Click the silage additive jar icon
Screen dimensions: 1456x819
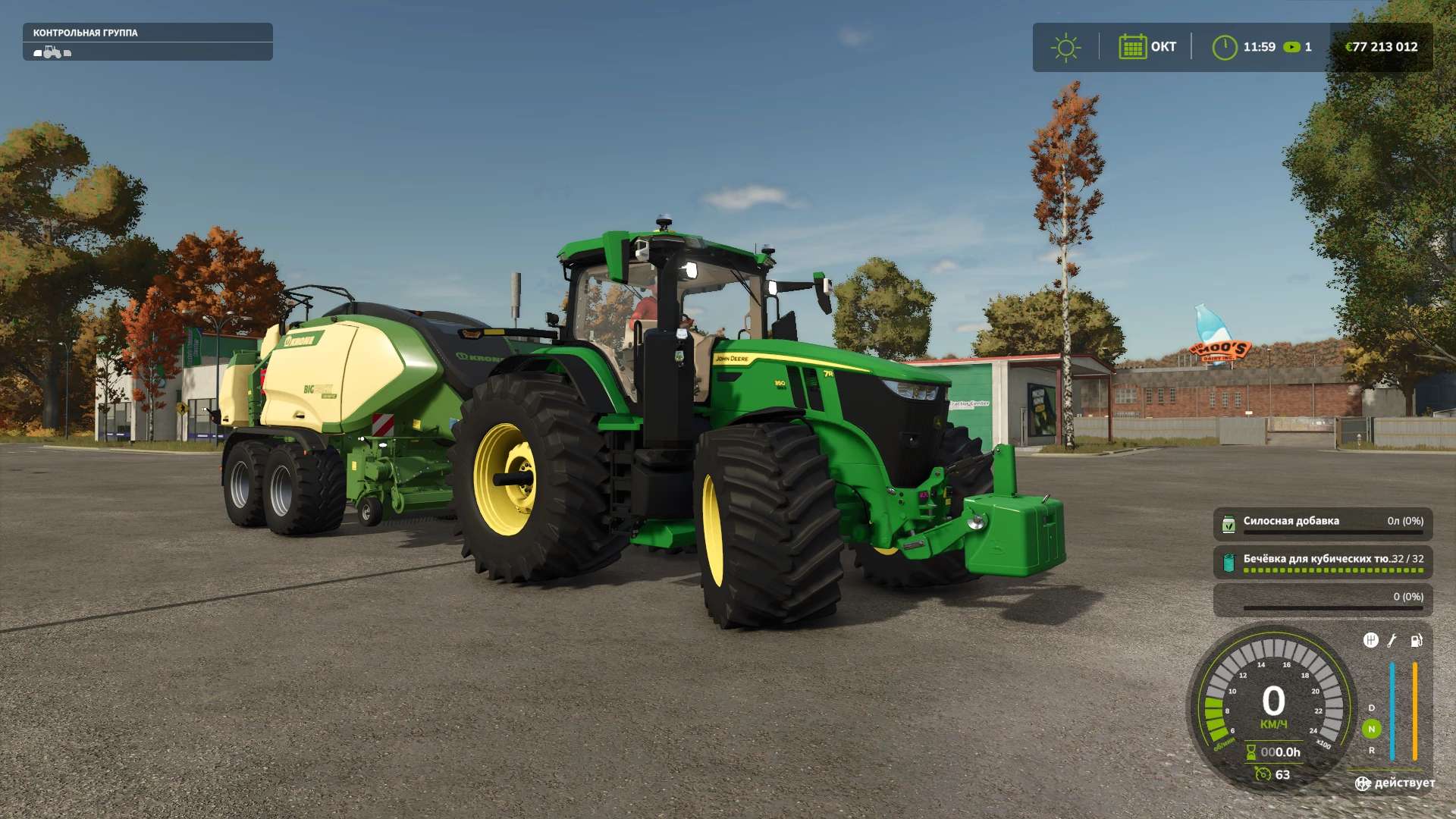[x=1228, y=524]
